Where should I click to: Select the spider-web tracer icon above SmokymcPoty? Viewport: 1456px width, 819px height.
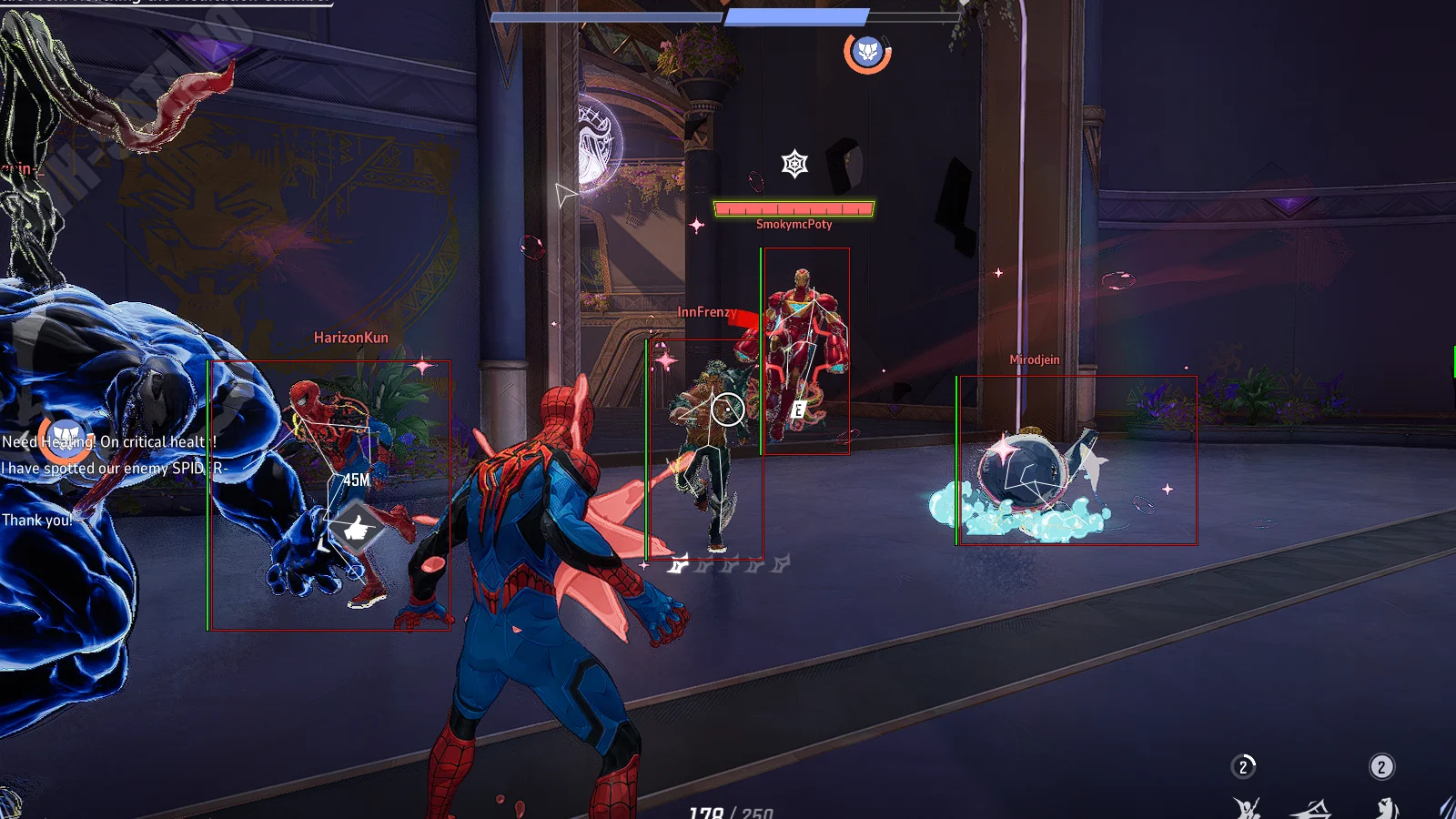(794, 164)
